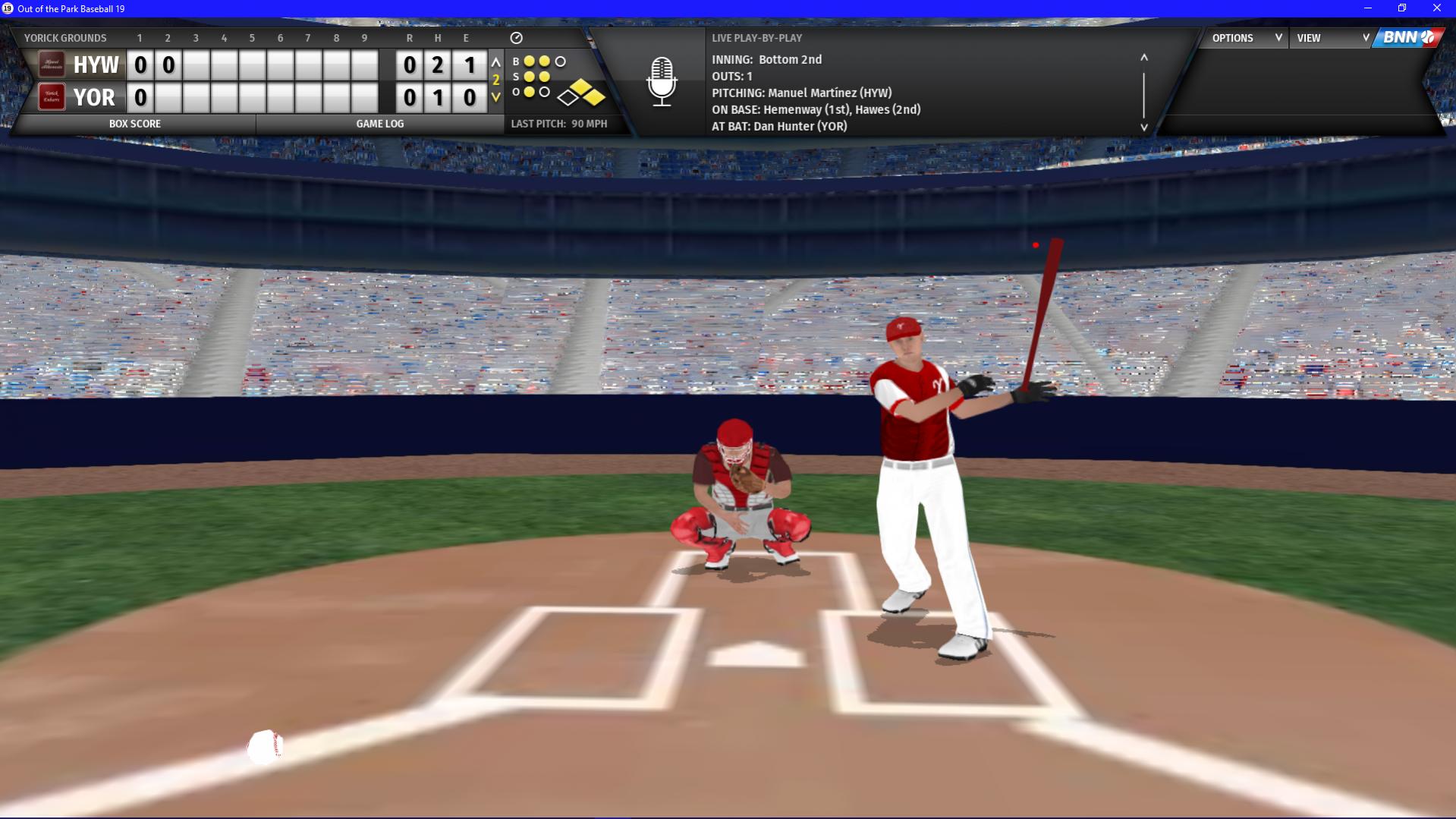Minimize the game window
This screenshot has height=819, width=1456.
click(x=1368, y=8)
